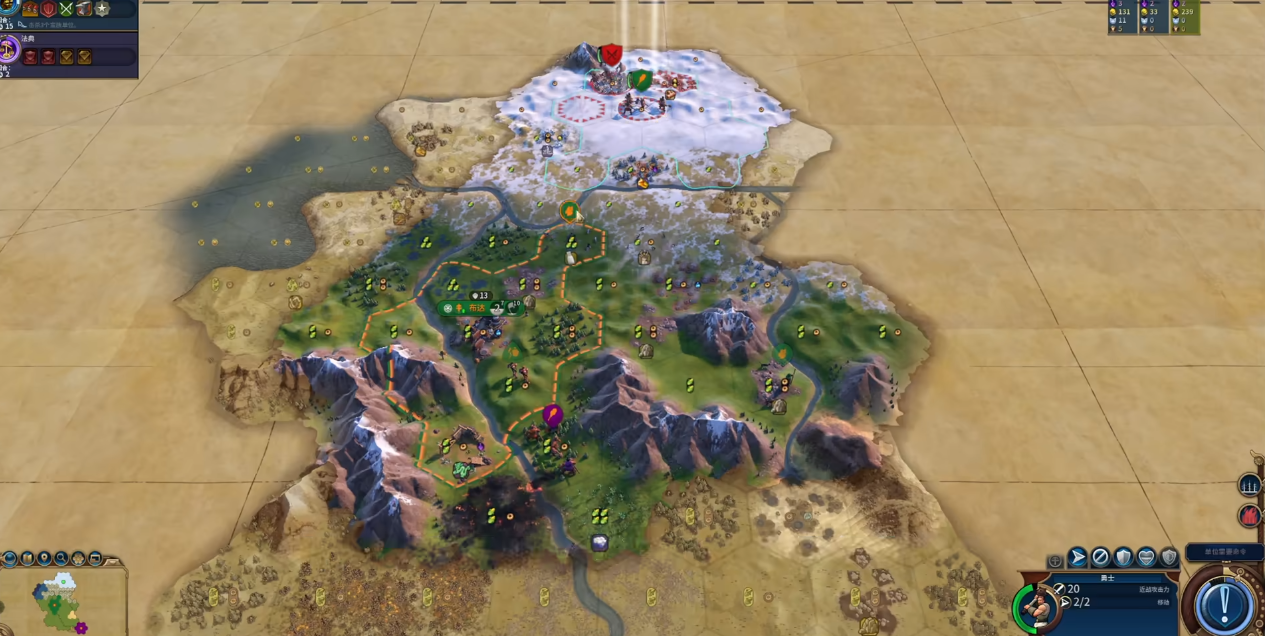Activate the skip turn unit action
Screen dimensions: 1265x636
pos(1100,557)
